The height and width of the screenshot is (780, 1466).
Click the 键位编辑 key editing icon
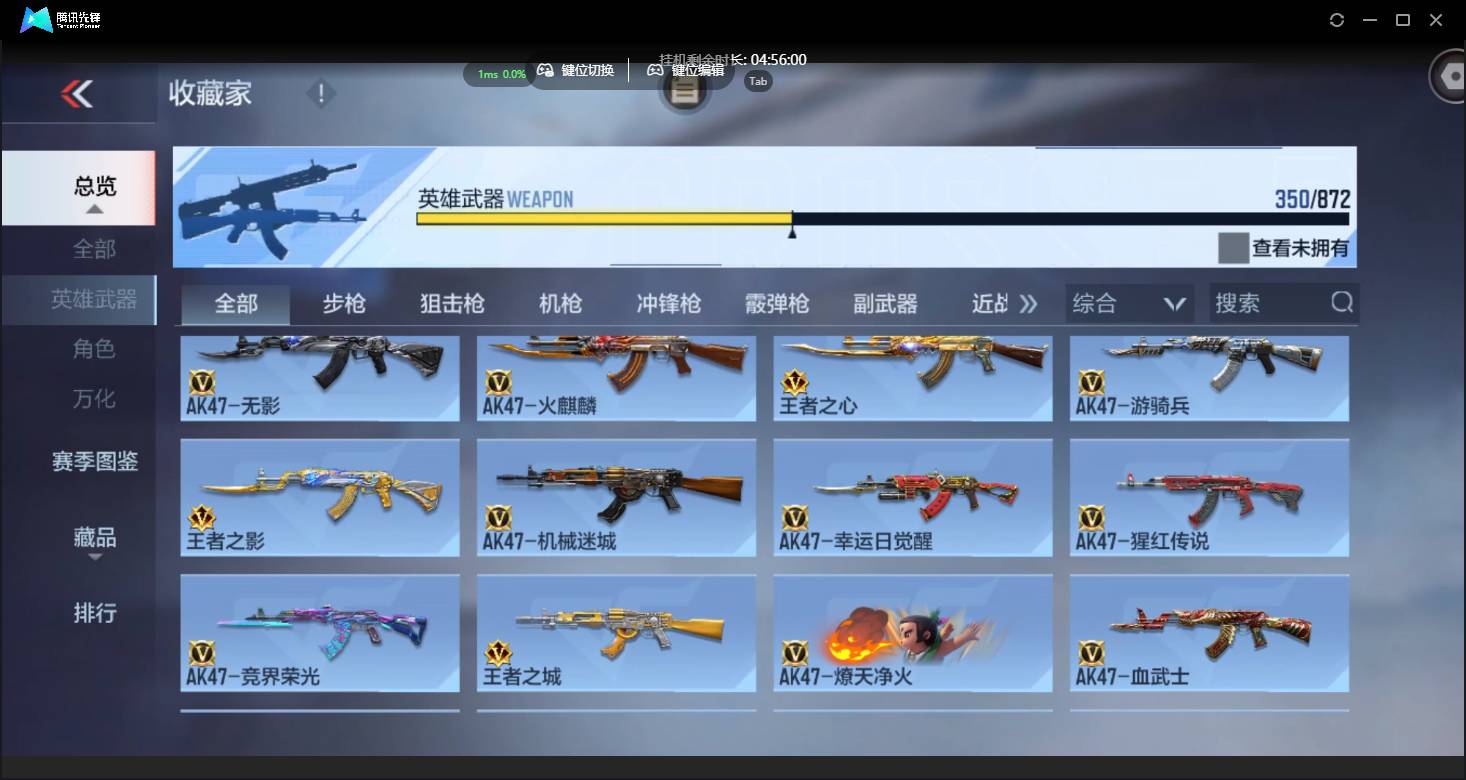coord(656,70)
